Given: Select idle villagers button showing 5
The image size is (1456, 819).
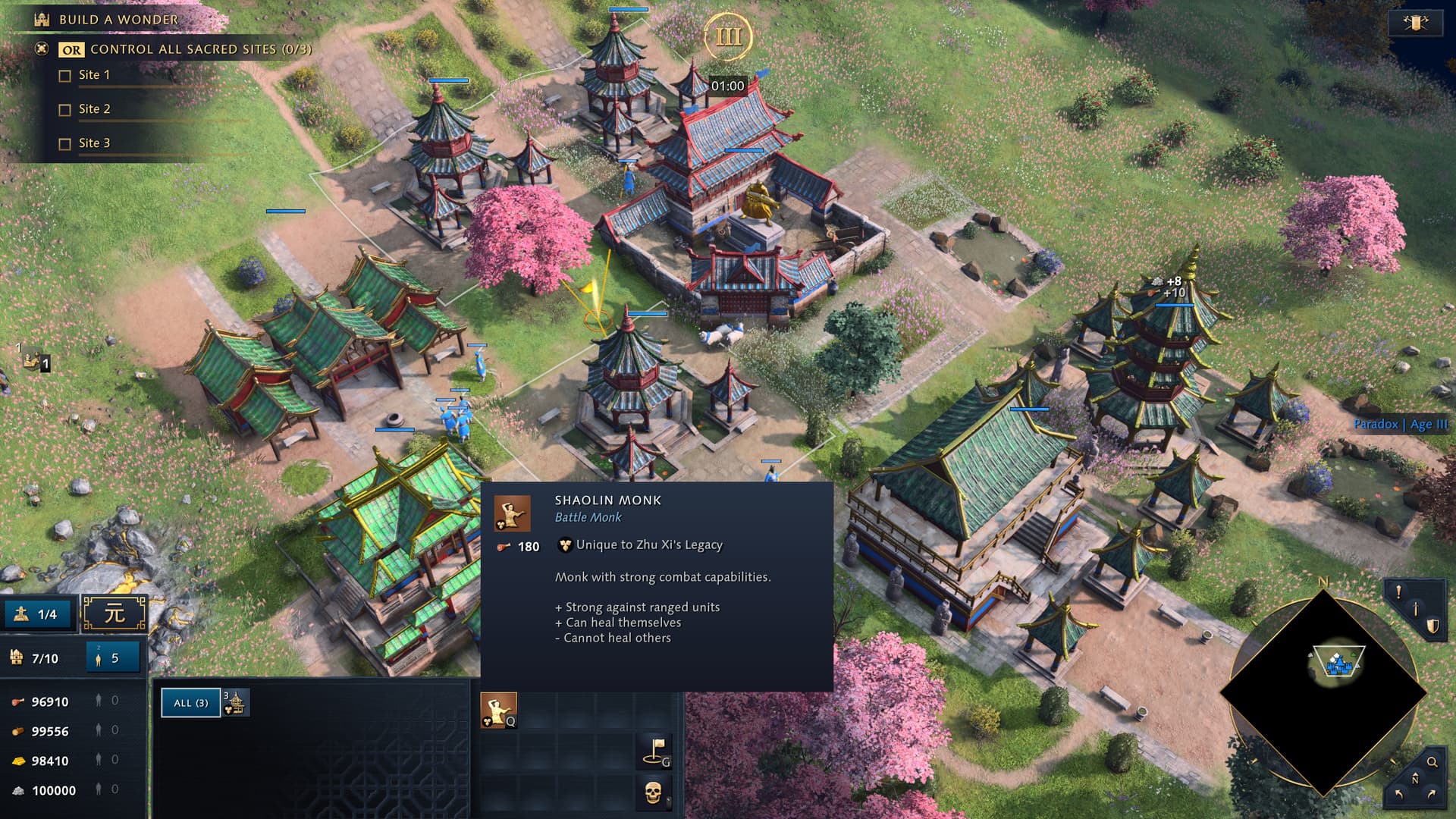Looking at the screenshot, I should [112, 658].
